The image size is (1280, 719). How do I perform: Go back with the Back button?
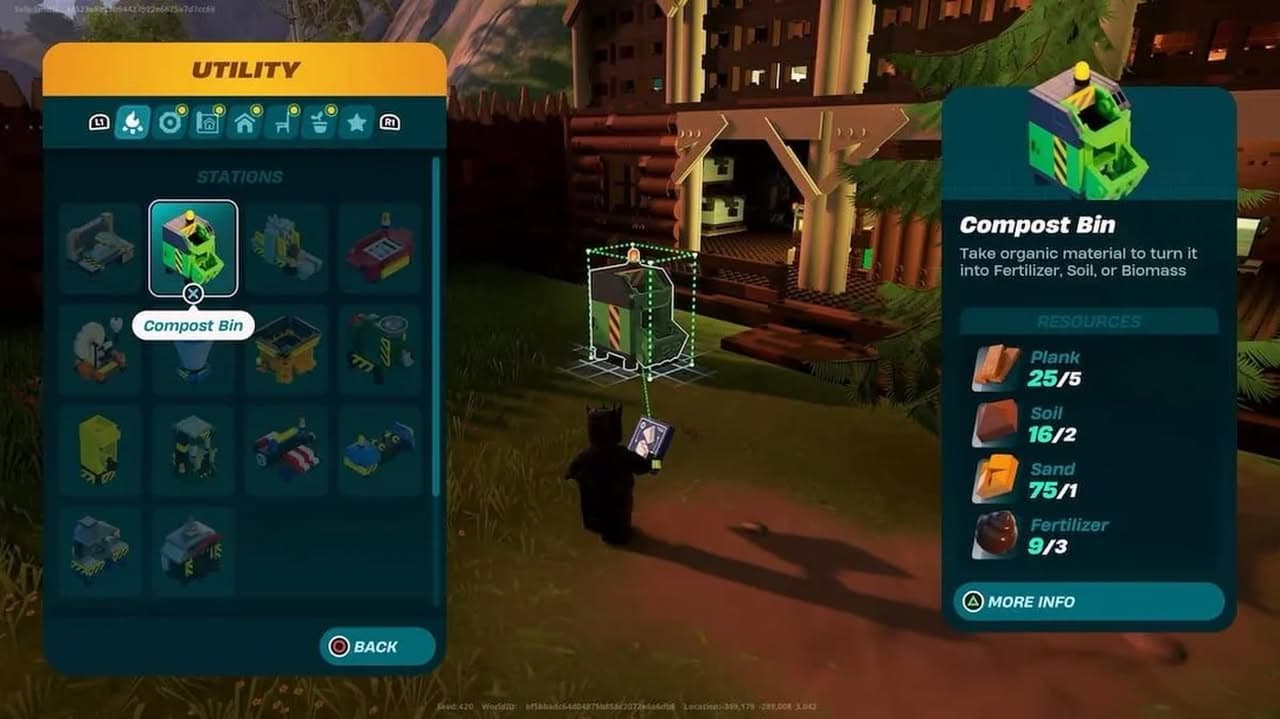377,647
